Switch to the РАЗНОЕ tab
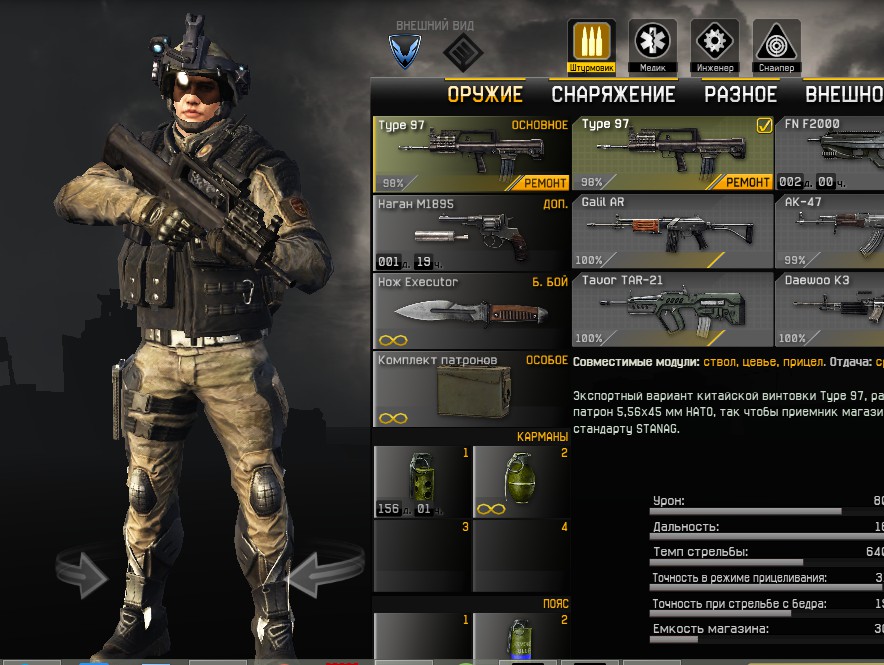Viewport: 884px width, 665px height. click(x=740, y=95)
